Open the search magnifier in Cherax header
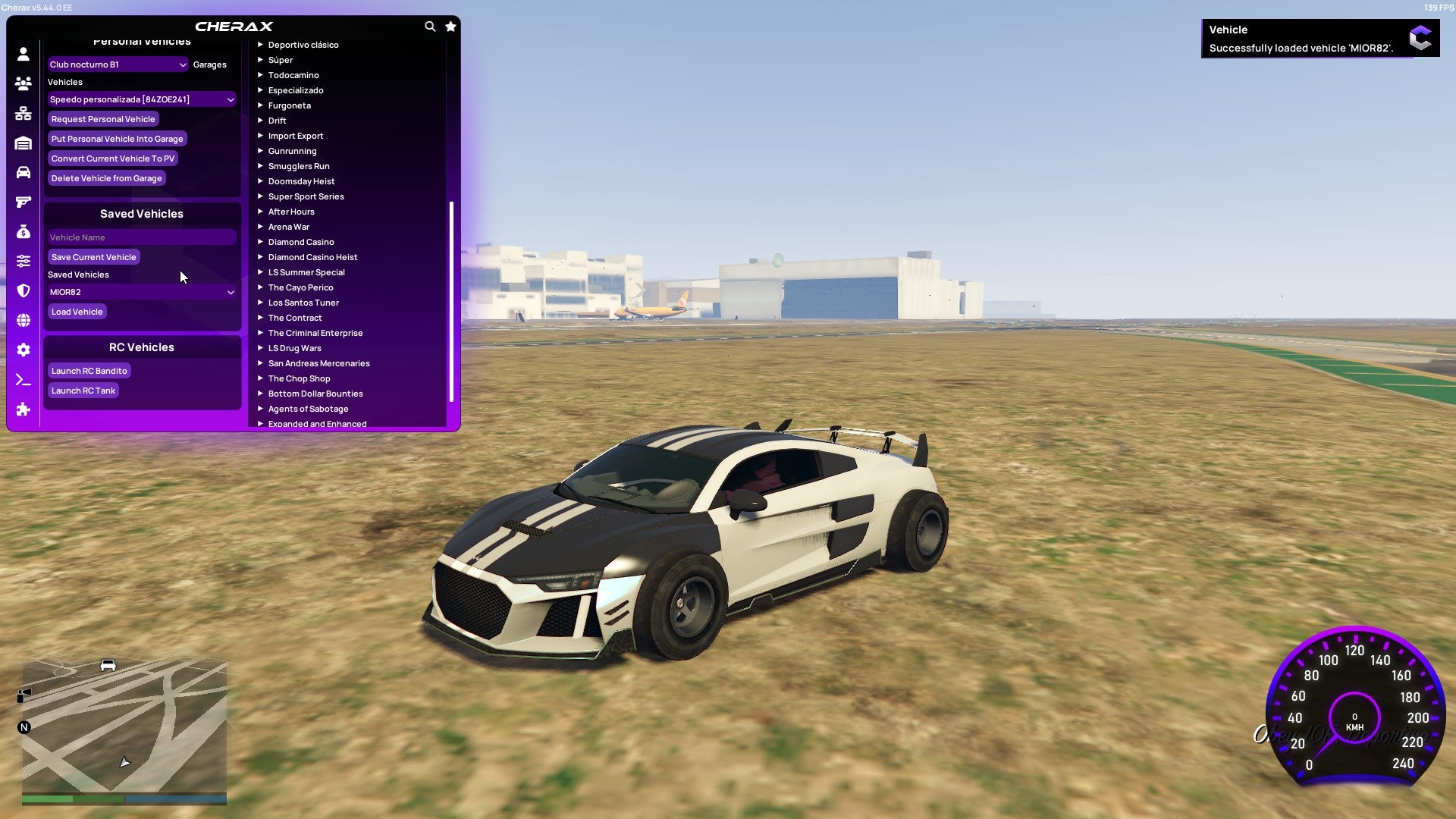This screenshot has height=819, width=1456. point(429,25)
